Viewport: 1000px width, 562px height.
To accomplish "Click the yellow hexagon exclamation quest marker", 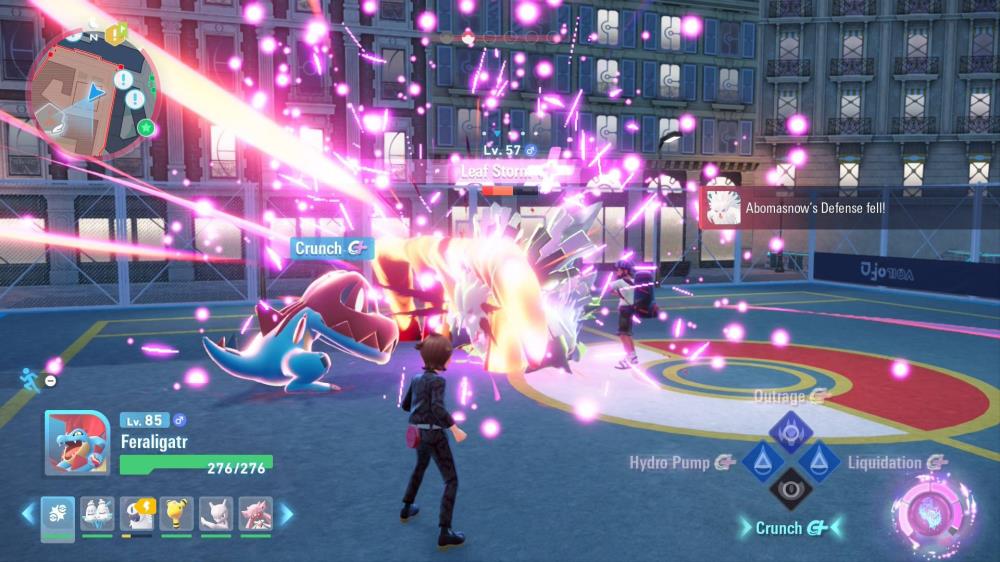I will tap(116, 35).
